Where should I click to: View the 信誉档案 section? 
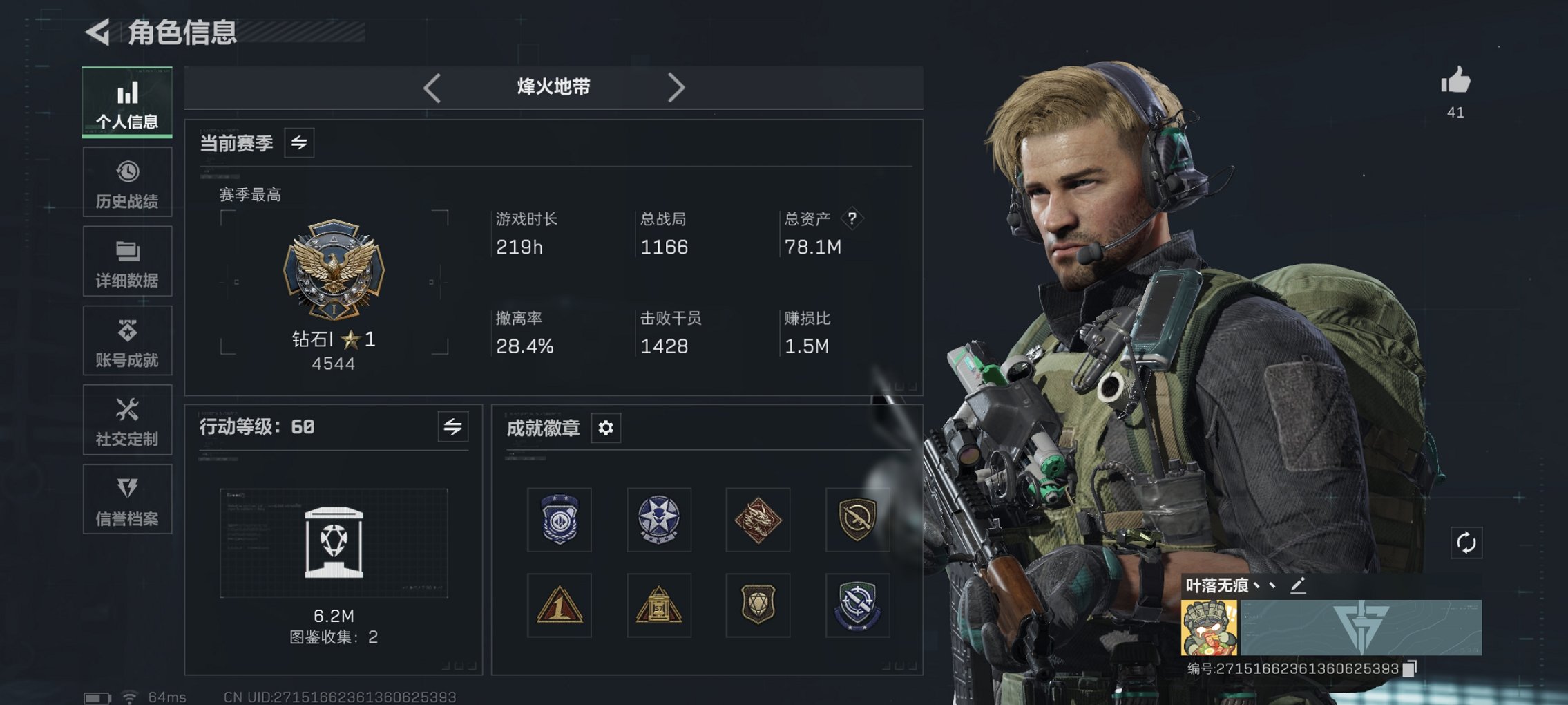(127, 499)
